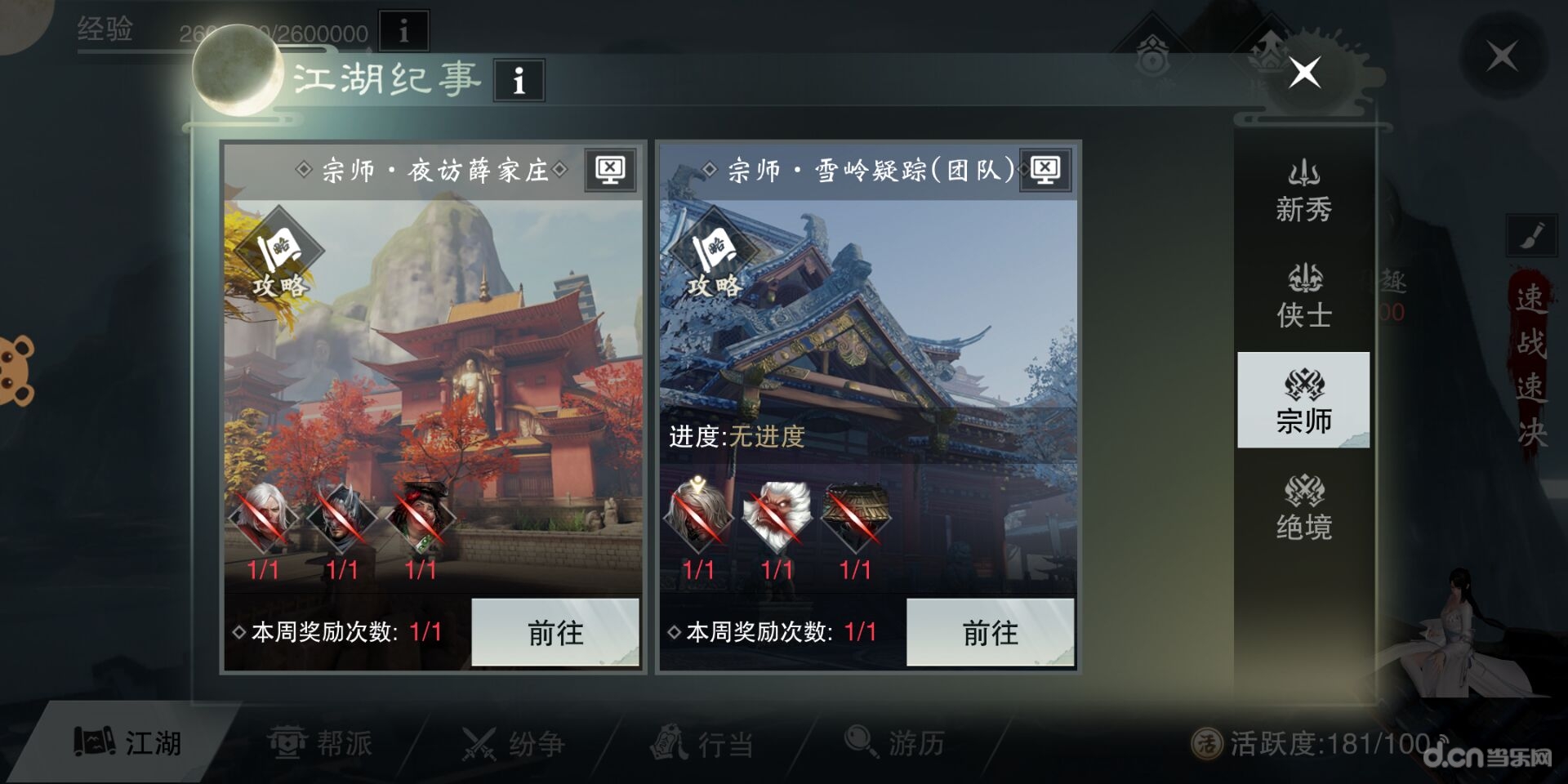
Task: Open the 江湖 bottom tab
Action: click(x=129, y=742)
